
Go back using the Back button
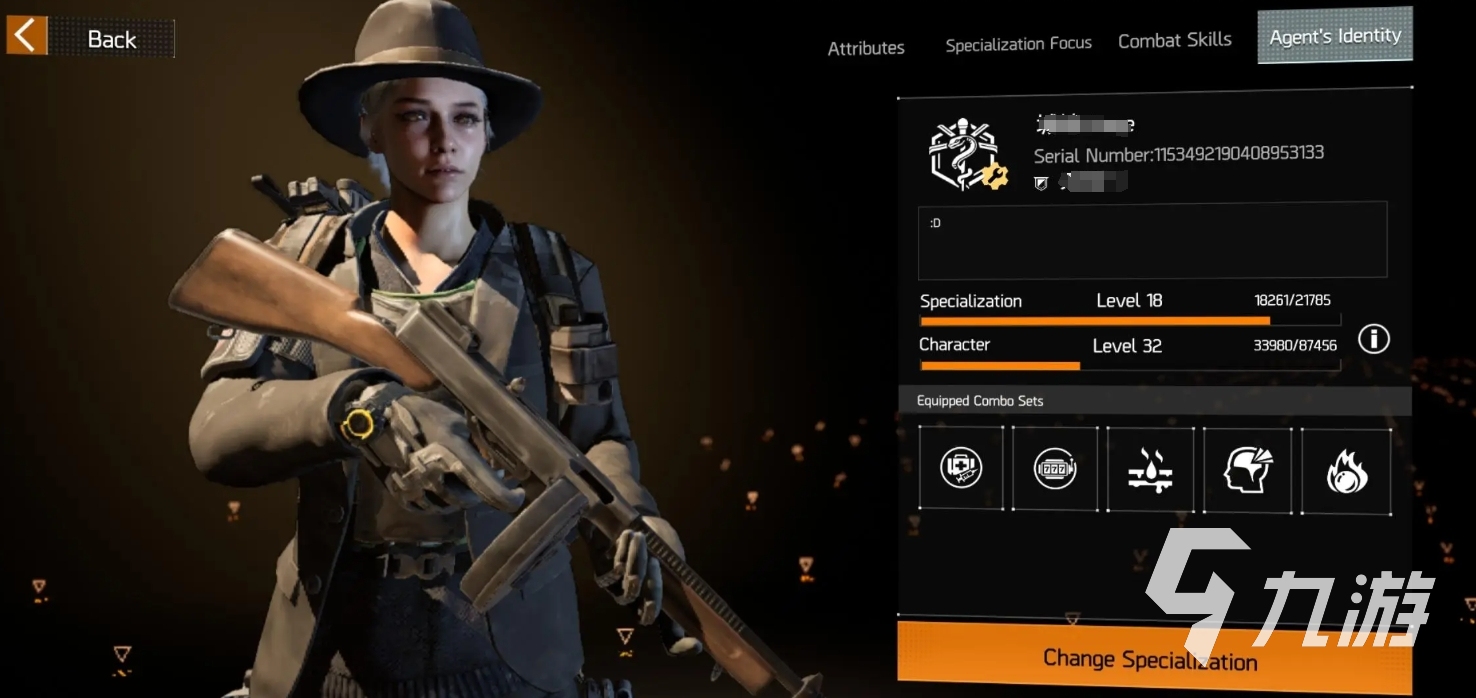point(90,38)
